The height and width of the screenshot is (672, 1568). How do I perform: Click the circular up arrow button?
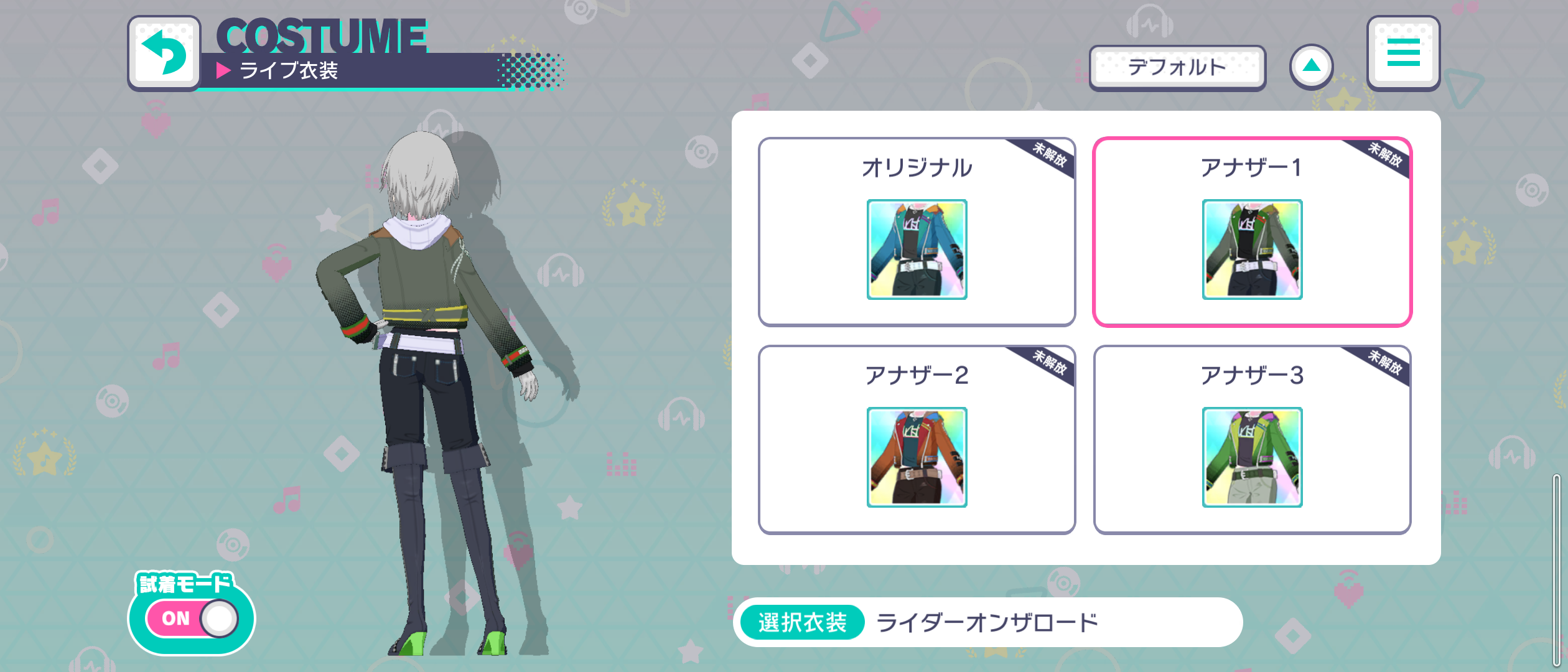click(1310, 67)
